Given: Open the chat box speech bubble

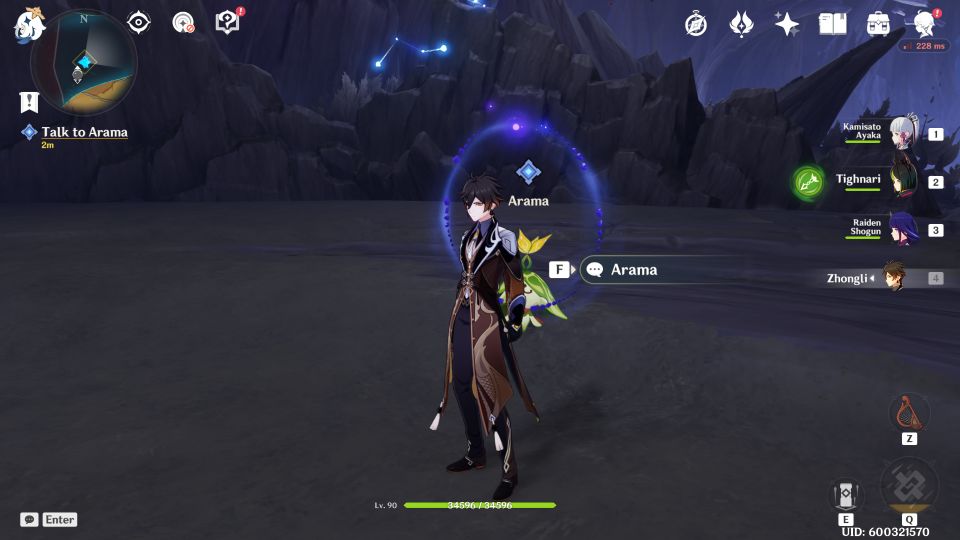Looking at the screenshot, I should coord(30,520).
